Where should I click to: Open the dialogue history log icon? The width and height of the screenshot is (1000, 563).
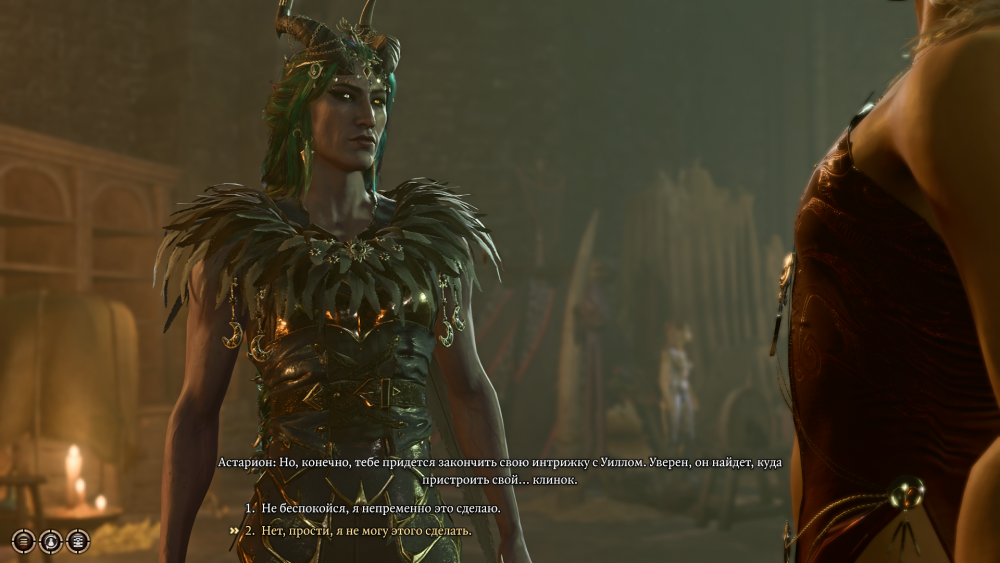click(22, 541)
